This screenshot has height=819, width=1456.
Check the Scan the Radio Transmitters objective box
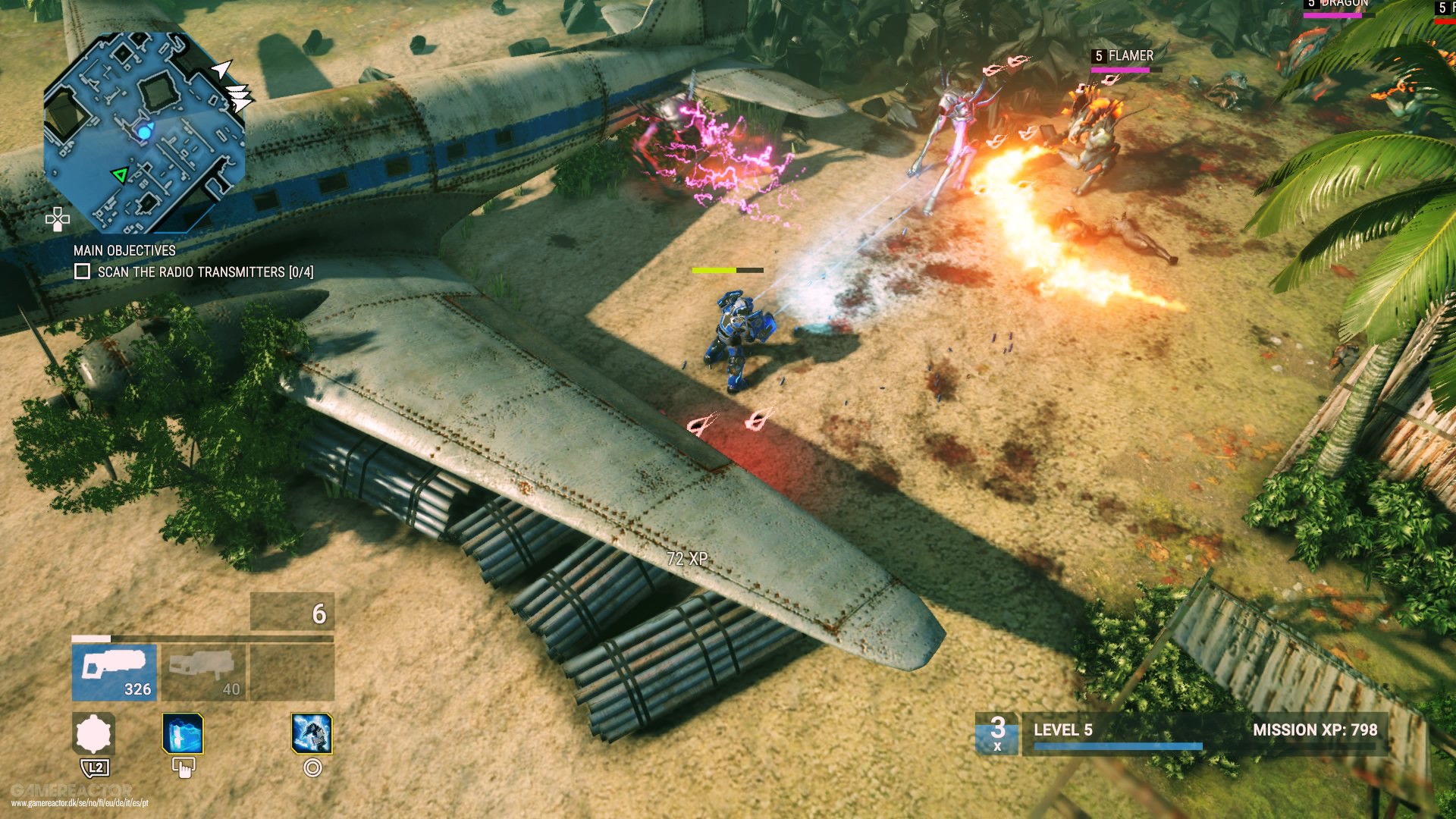[x=81, y=270]
